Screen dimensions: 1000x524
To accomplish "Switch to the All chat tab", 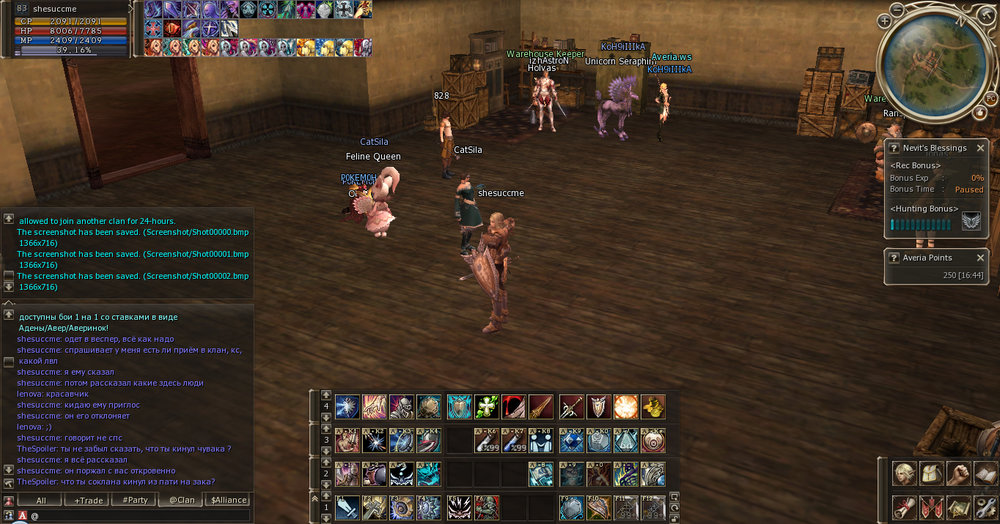I will pos(41,500).
